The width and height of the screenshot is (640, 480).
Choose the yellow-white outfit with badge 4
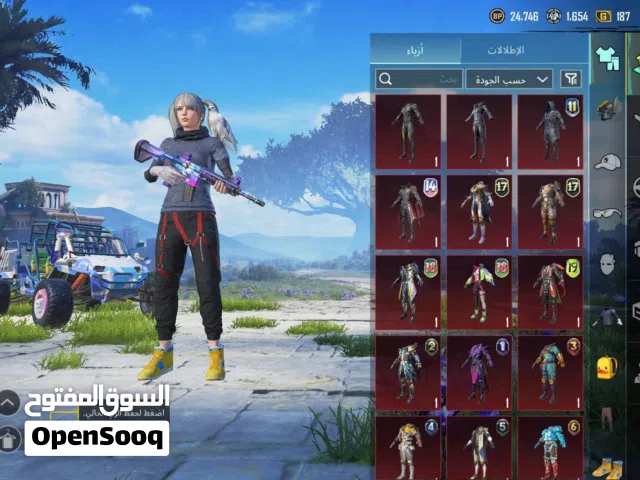point(408,446)
